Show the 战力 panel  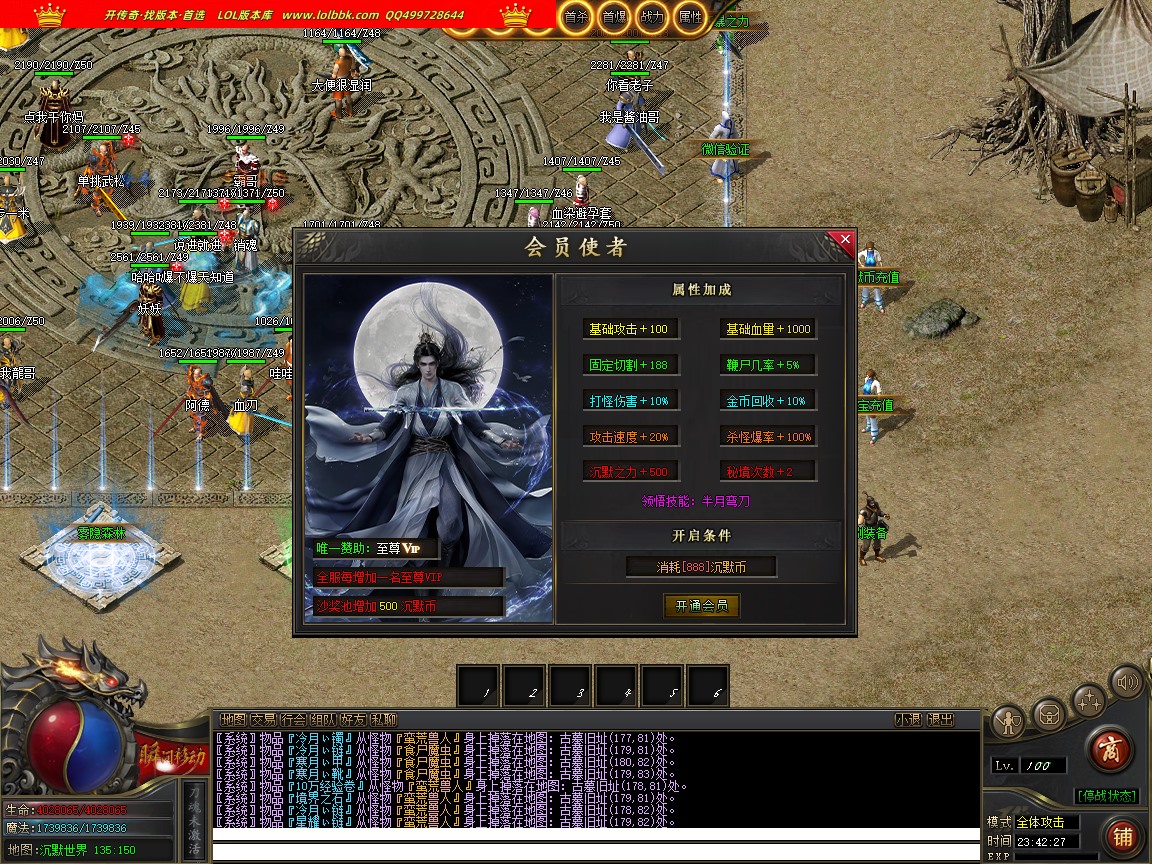651,17
